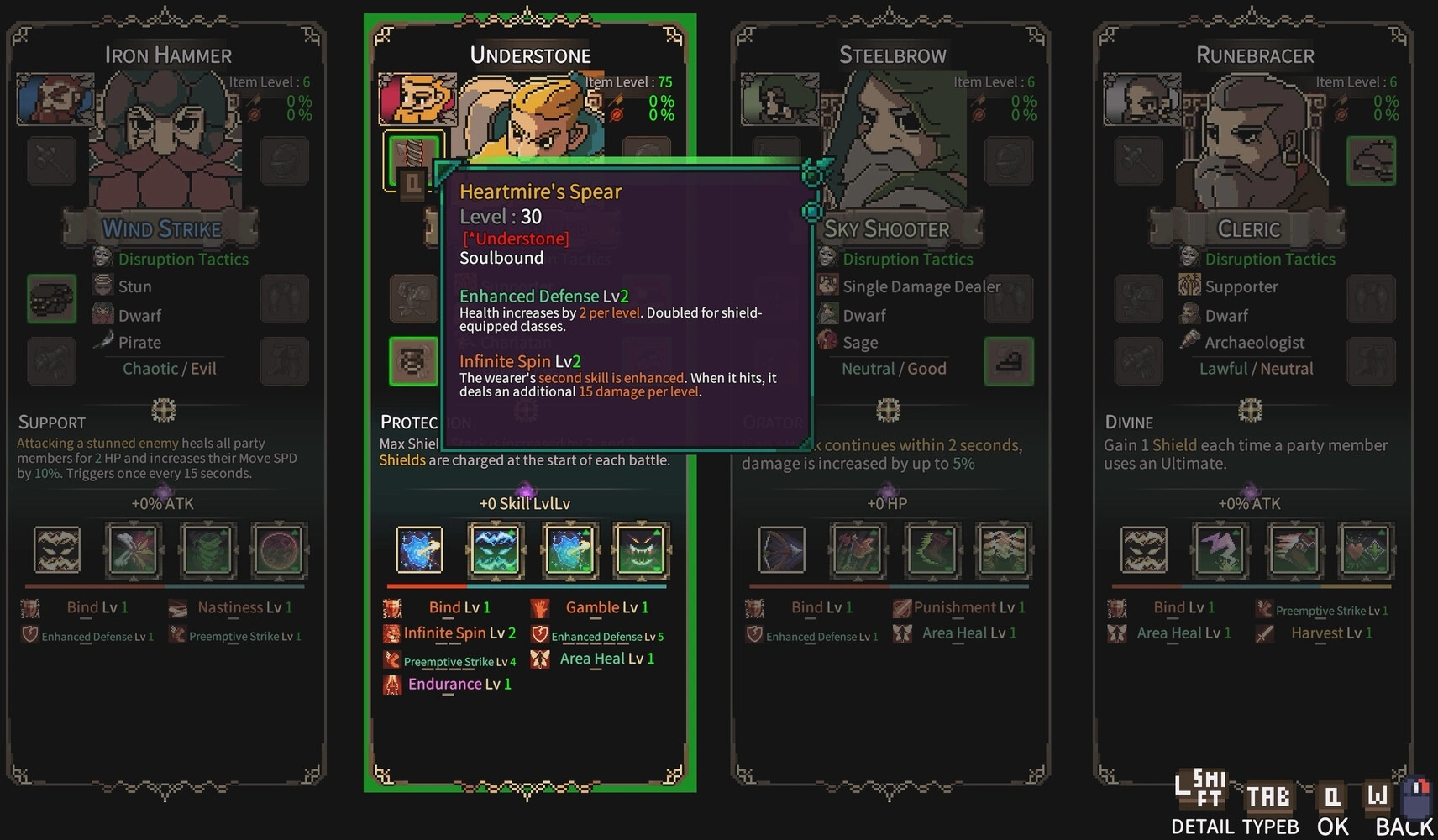The height and width of the screenshot is (840, 1438).
Task: Select Steelbrow's bow and arrow skill icon
Action: [781, 550]
